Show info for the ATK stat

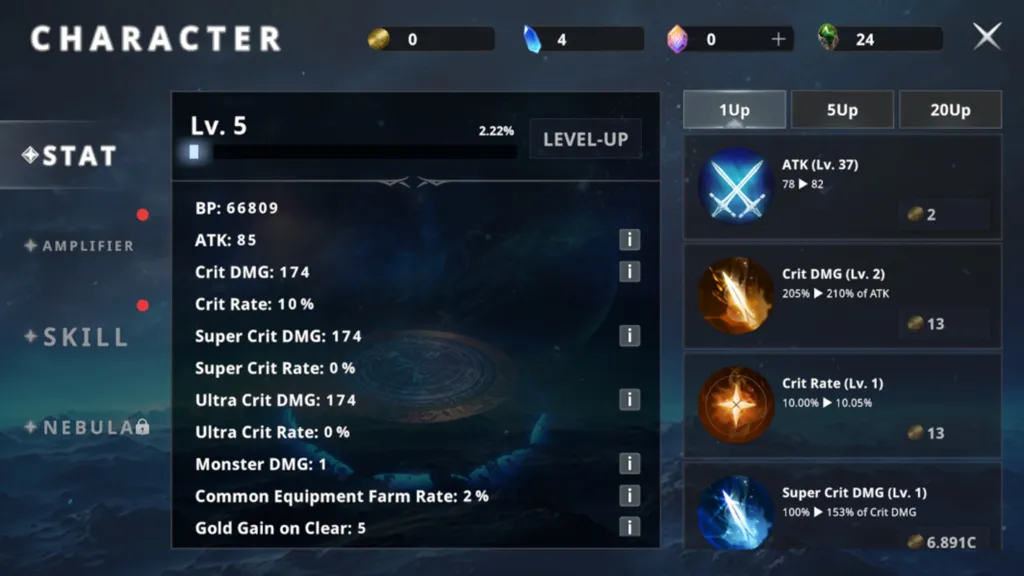click(629, 240)
